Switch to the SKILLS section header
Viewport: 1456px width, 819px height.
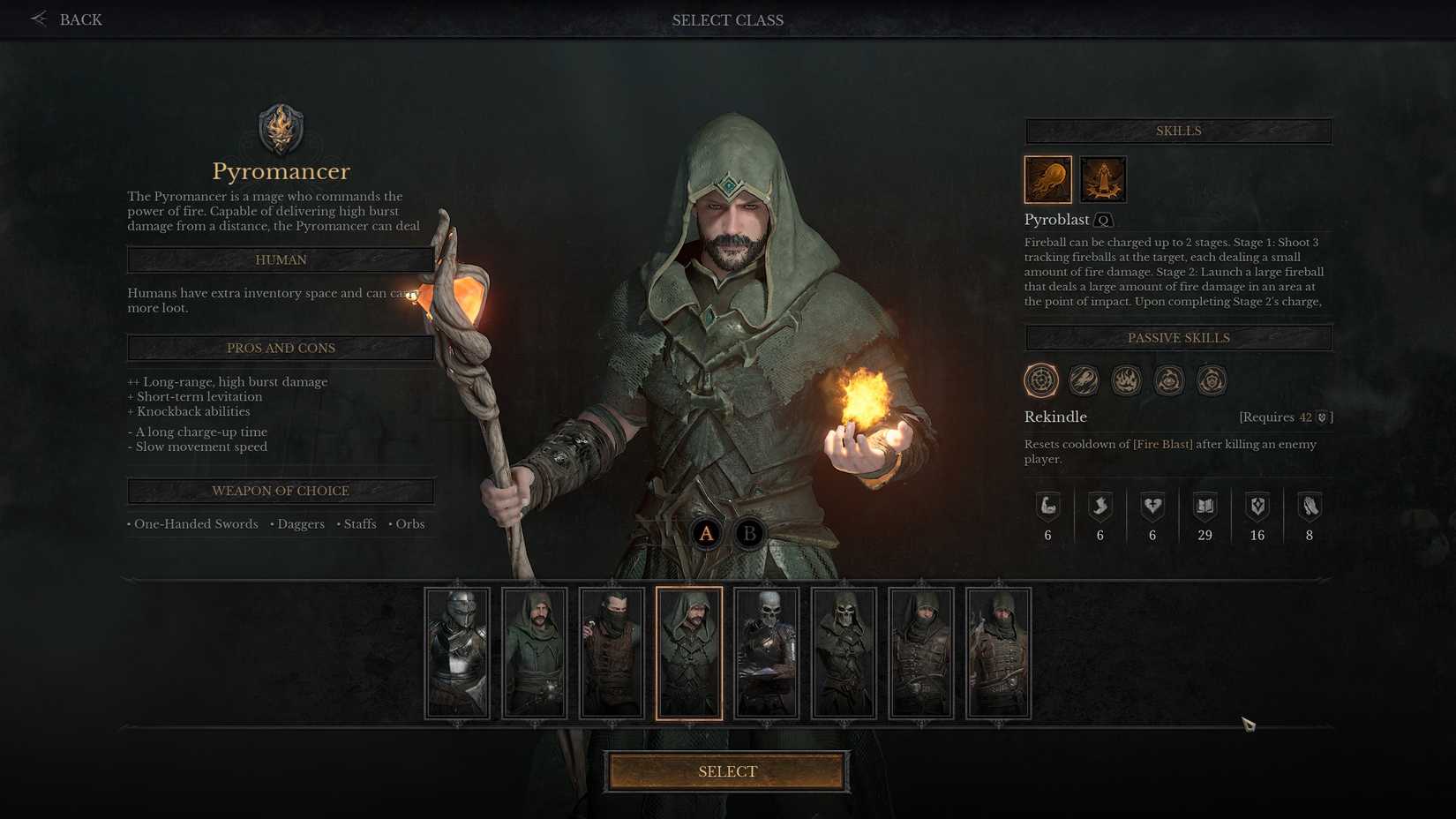pos(1178,131)
